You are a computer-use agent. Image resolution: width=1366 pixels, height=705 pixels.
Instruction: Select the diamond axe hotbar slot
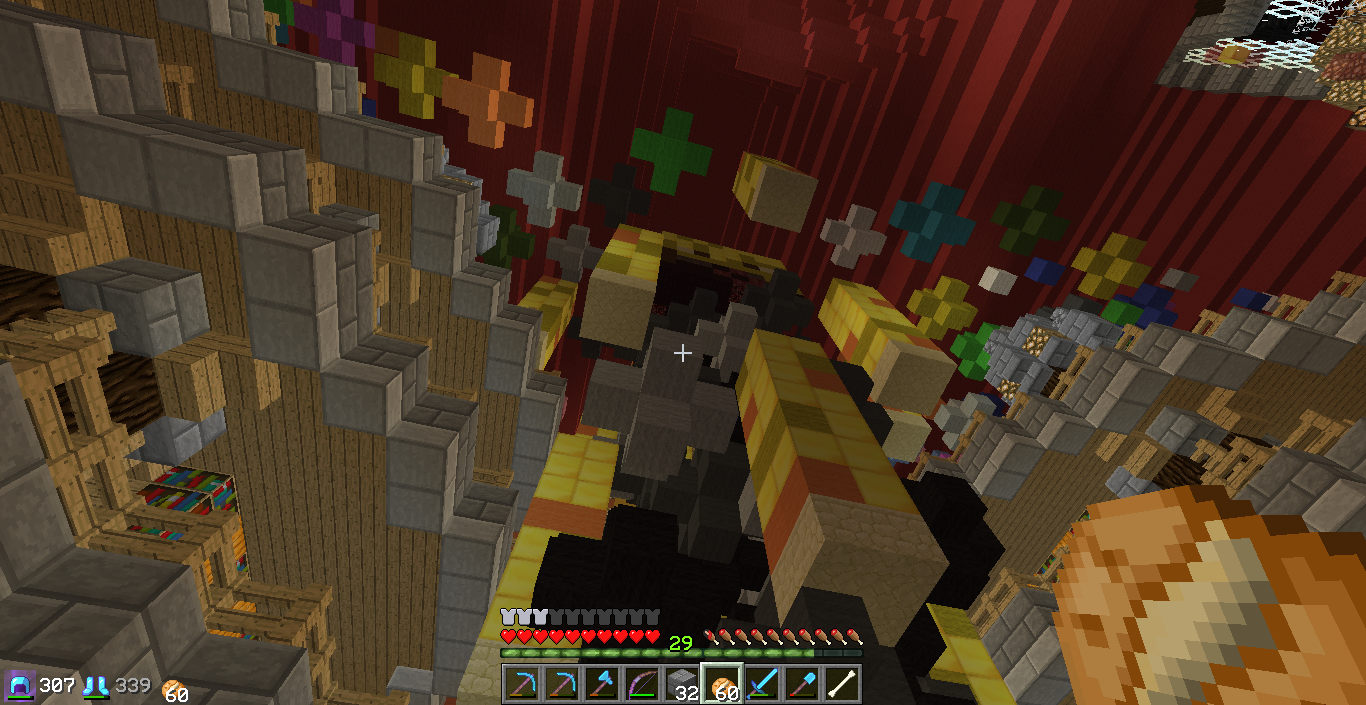[x=601, y=684]
